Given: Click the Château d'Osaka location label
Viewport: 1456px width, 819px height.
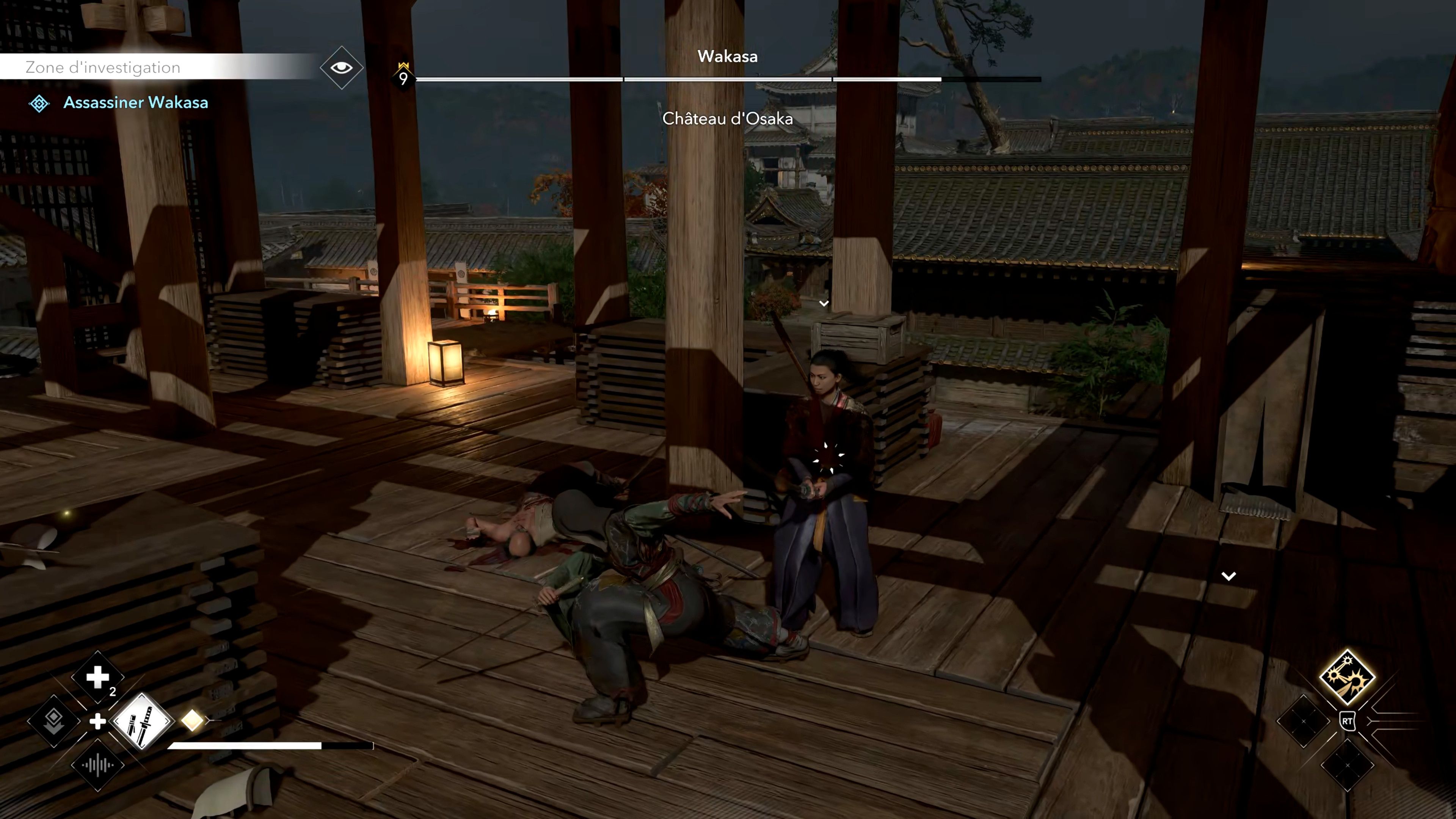Looking at the screenshot, I should (728, 119).
